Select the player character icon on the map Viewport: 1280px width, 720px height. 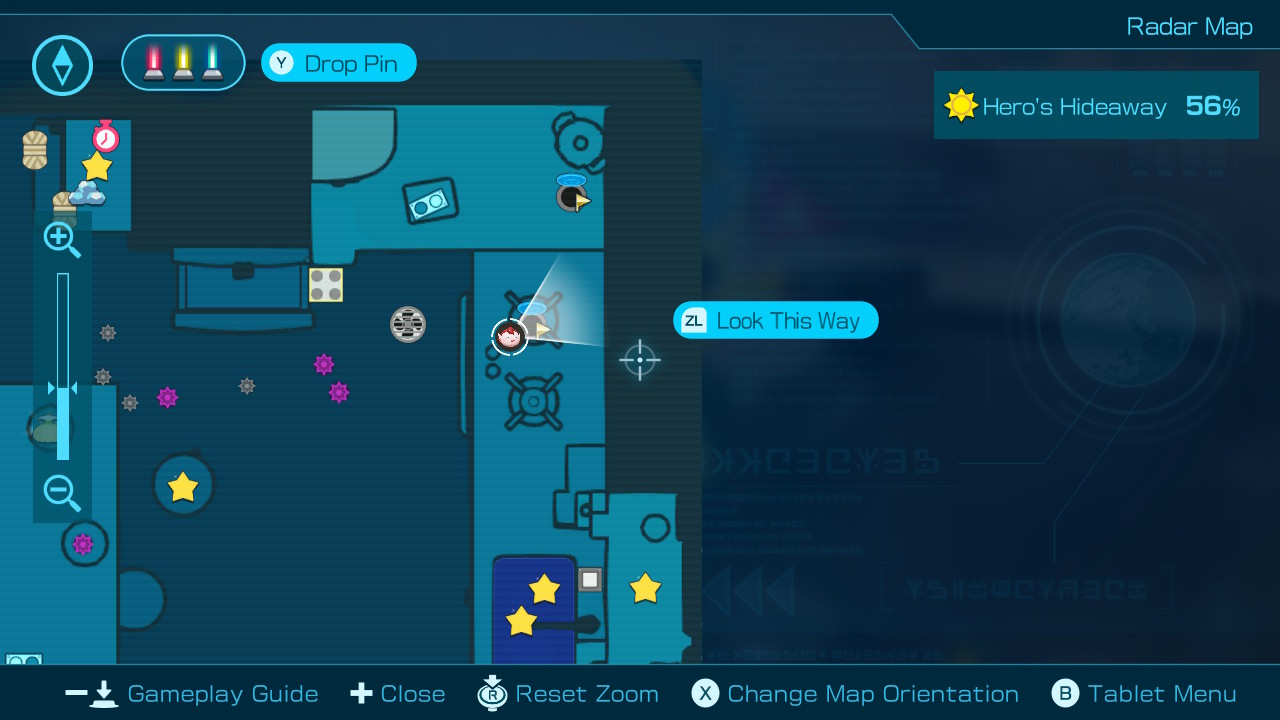(x=510, y=337)
